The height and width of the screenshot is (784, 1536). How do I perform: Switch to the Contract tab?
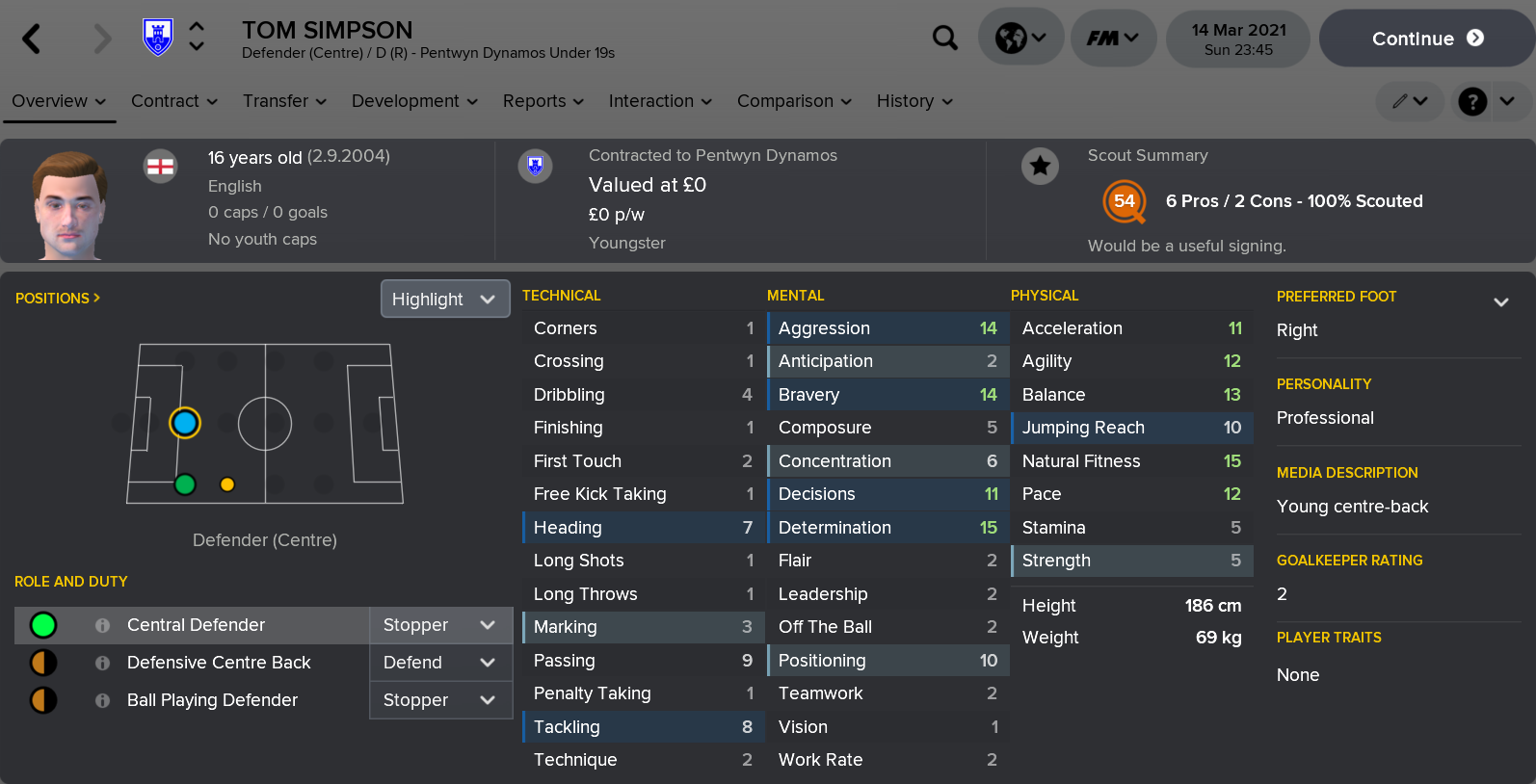tap(174, 101)
